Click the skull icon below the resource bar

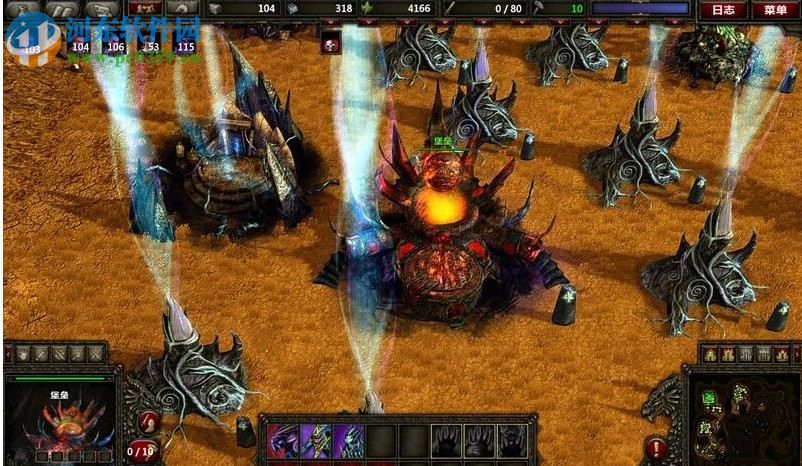(331, 44)
